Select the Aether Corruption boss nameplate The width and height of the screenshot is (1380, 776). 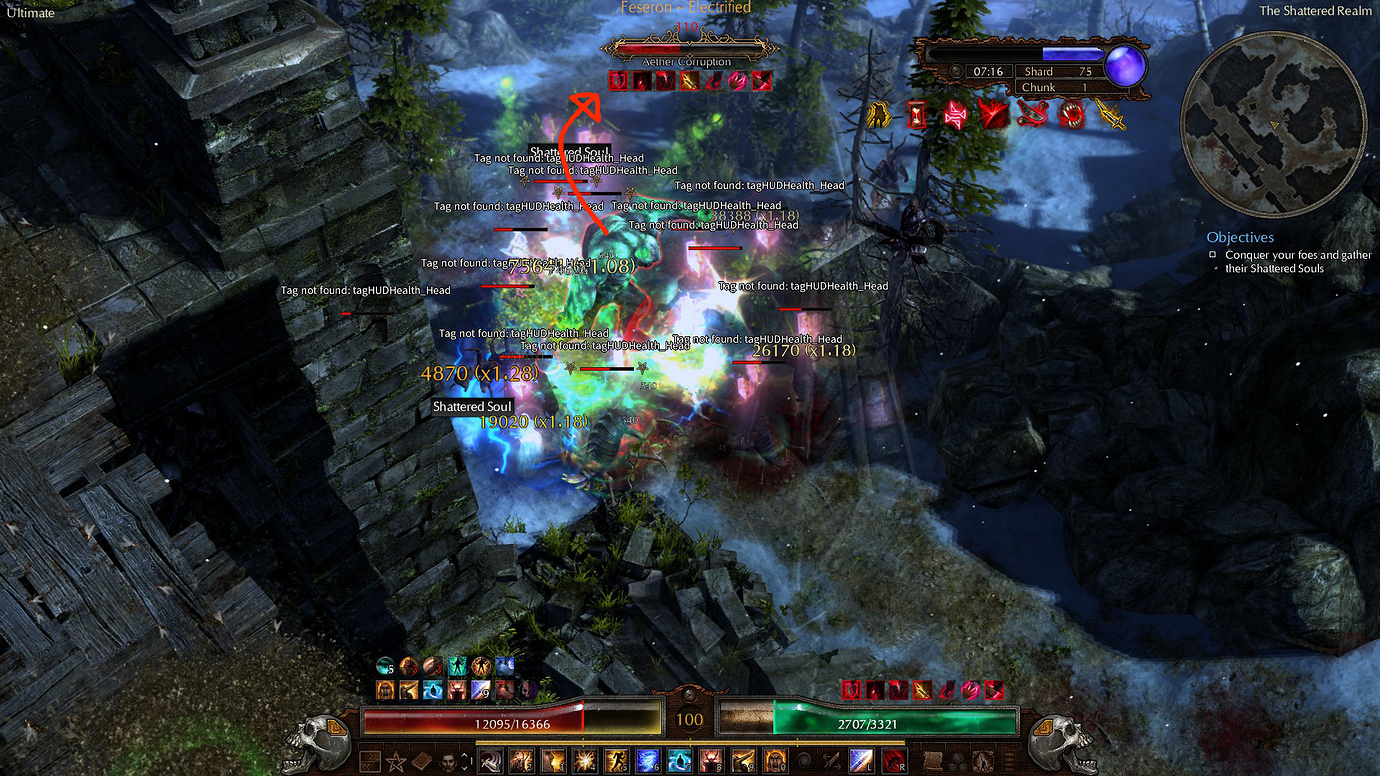[690, 50]
